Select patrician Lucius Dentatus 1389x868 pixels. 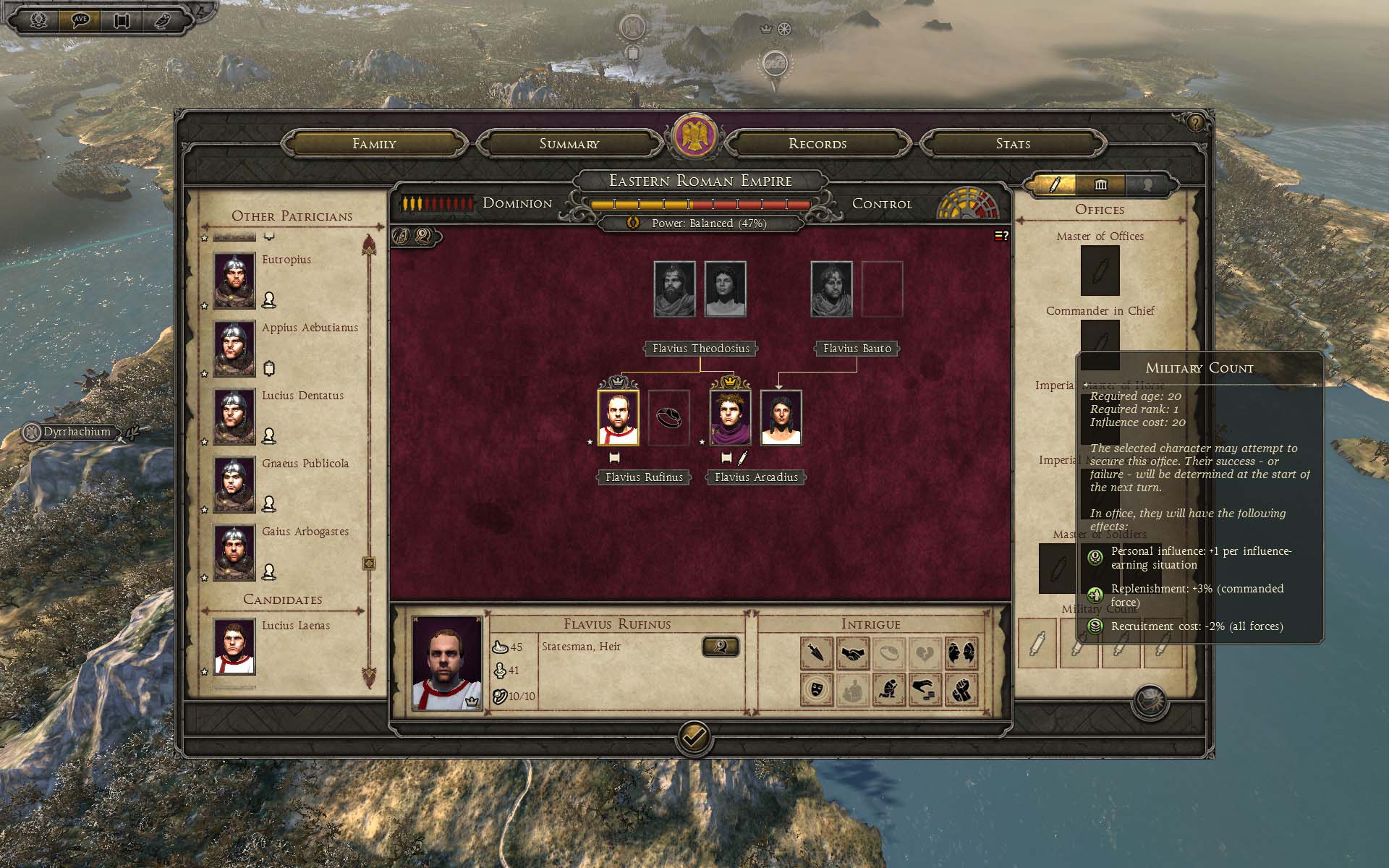pos(234,416)
